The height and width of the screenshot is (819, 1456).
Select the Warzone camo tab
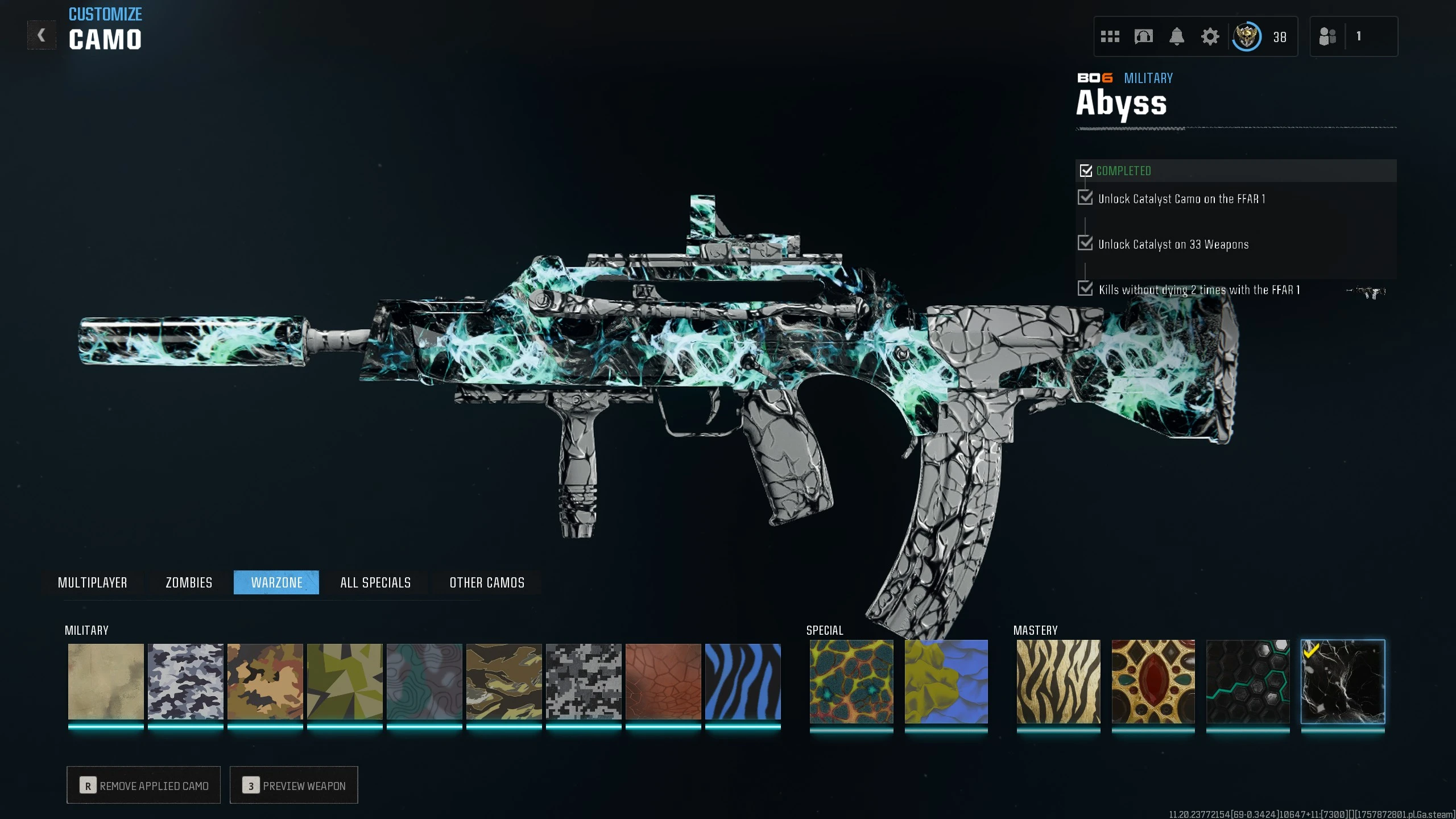coord(276,582)
